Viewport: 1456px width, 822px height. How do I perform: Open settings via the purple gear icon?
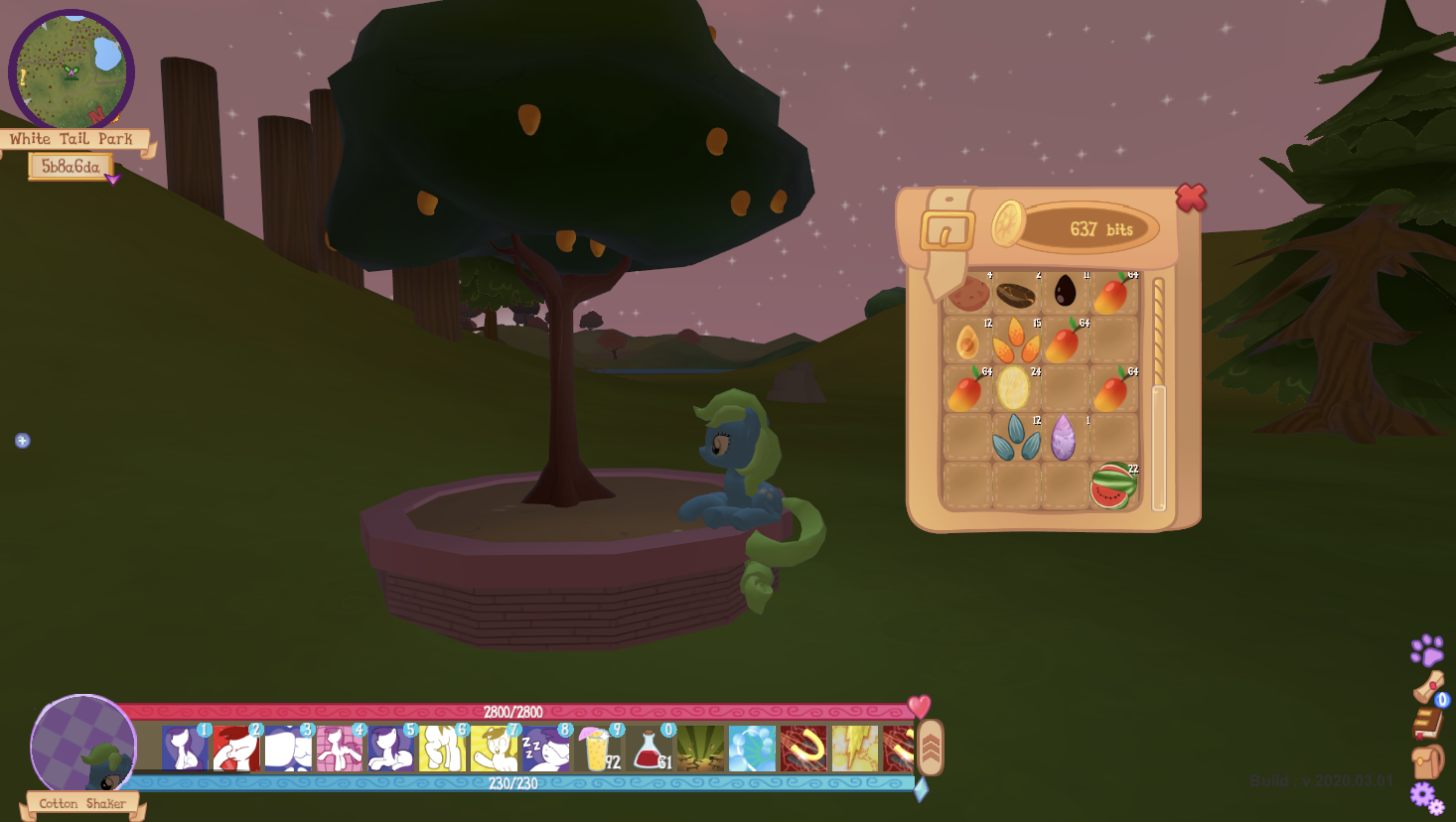pyautogui.click(x=1425, y=794)
